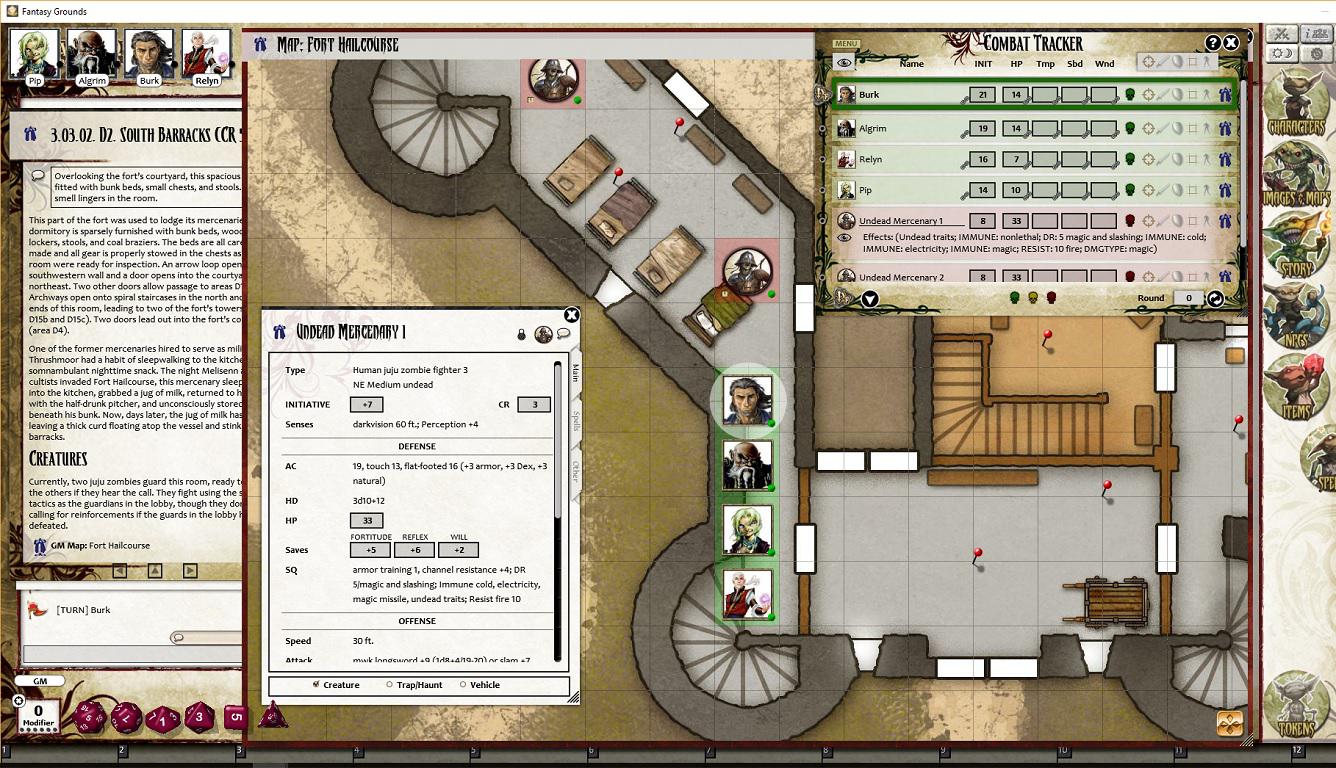1336x768 pixels.
Task: Select the Vehicle radio button on NPC sheet
Action: (x=462, y=685)
